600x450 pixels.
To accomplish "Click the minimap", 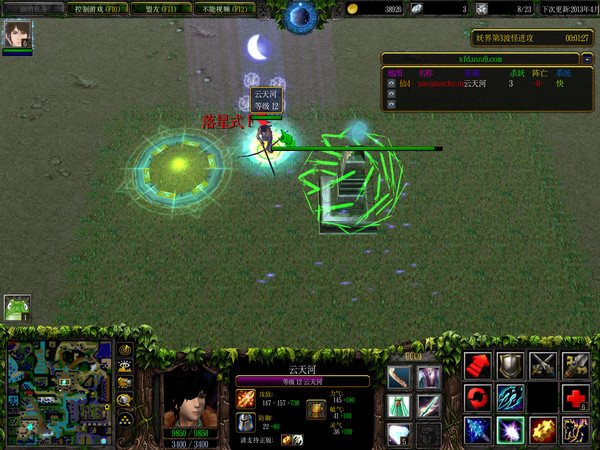I will tap(59, 391).
